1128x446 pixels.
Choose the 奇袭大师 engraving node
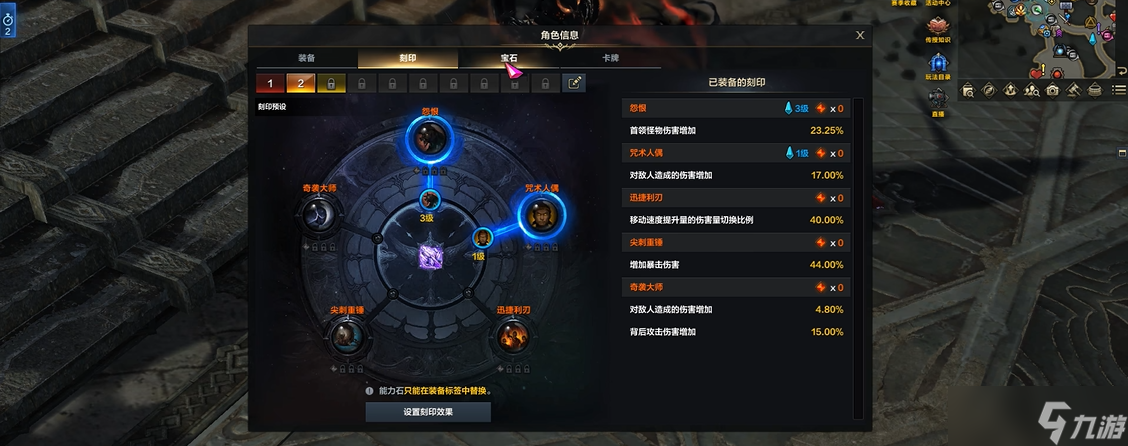coord(322,213)
